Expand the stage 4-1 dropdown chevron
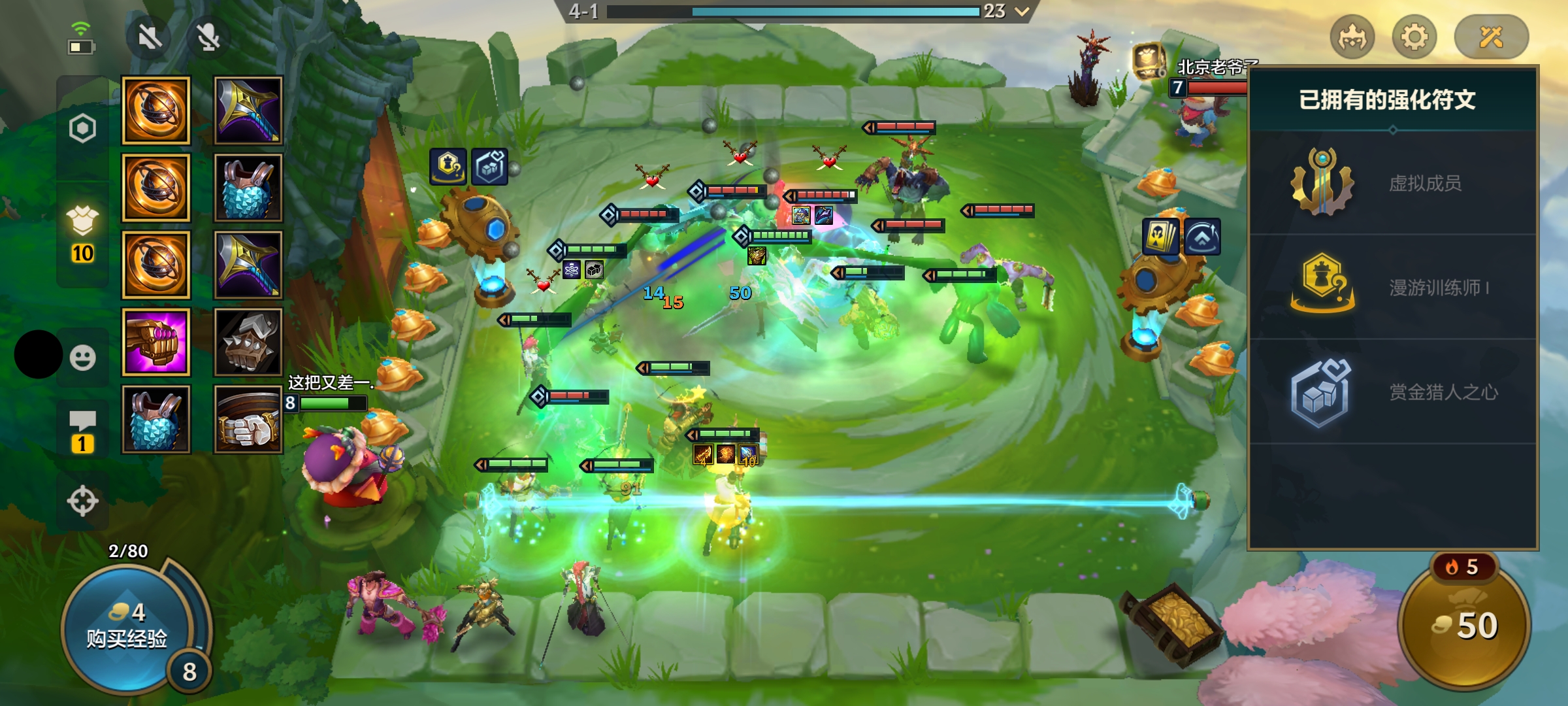The width and height of the screenshot is (1568, 706). point(1022,11)
